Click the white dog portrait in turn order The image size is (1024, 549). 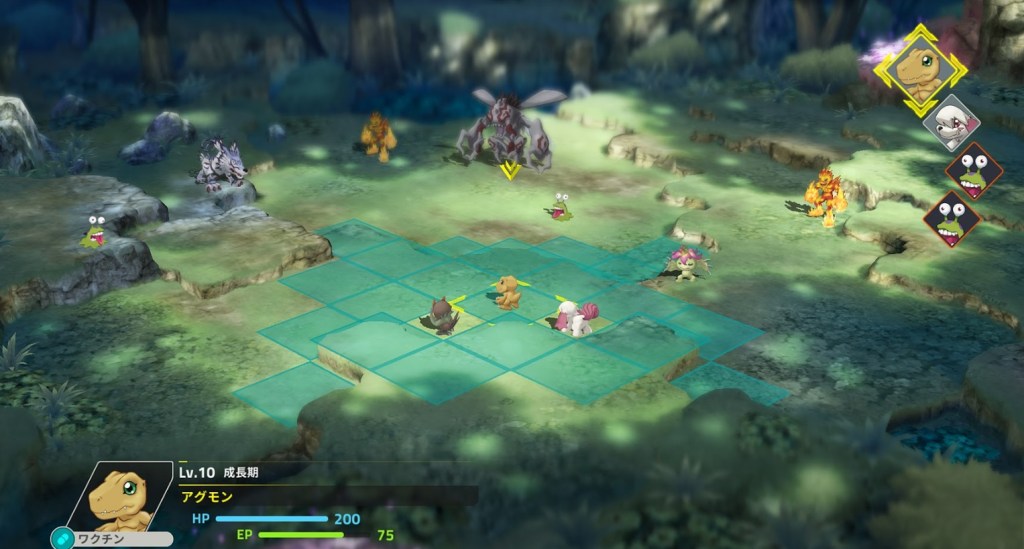(950, 125)
